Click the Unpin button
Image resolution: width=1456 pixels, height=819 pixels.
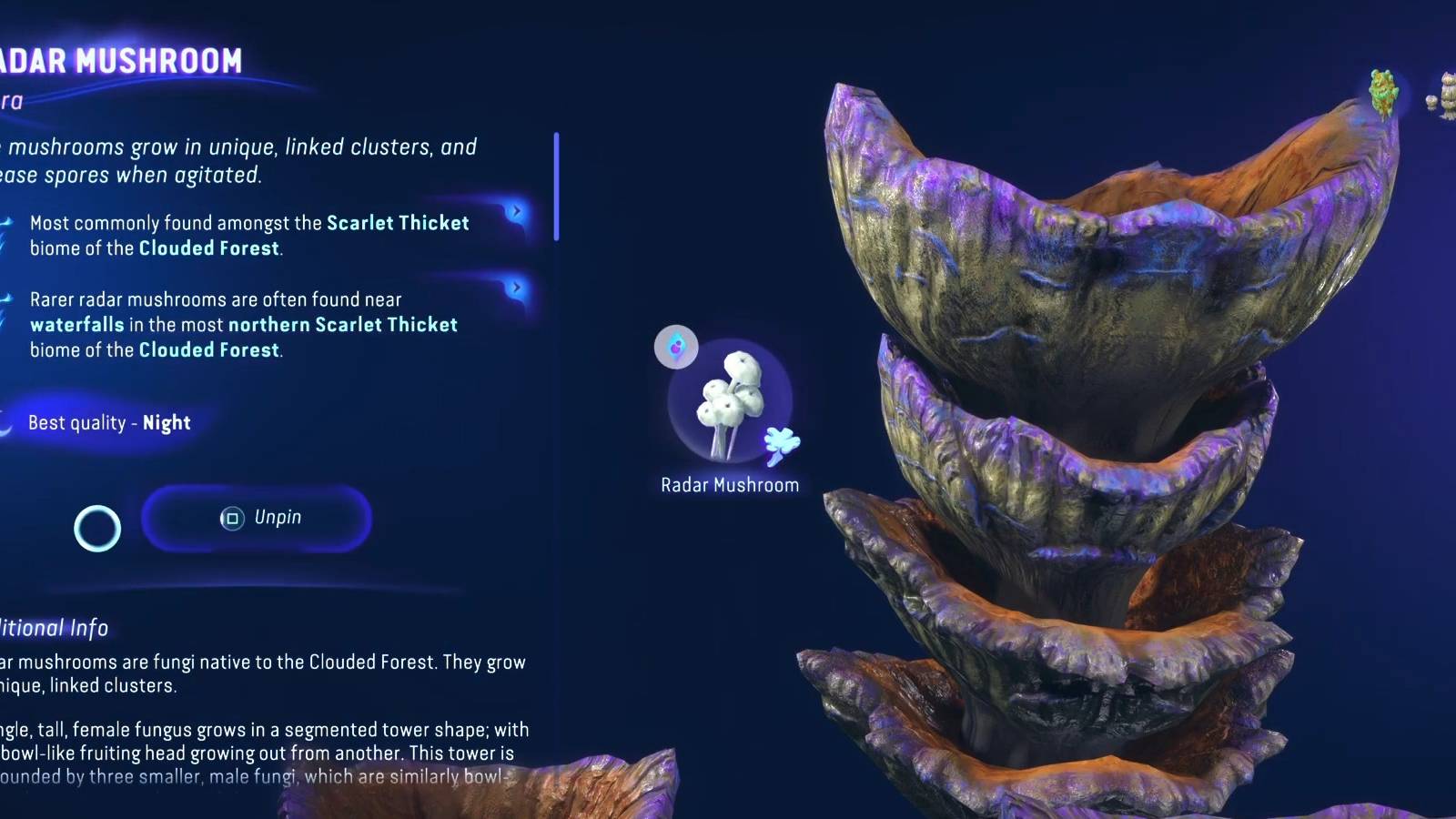click(x=258, y=518)
